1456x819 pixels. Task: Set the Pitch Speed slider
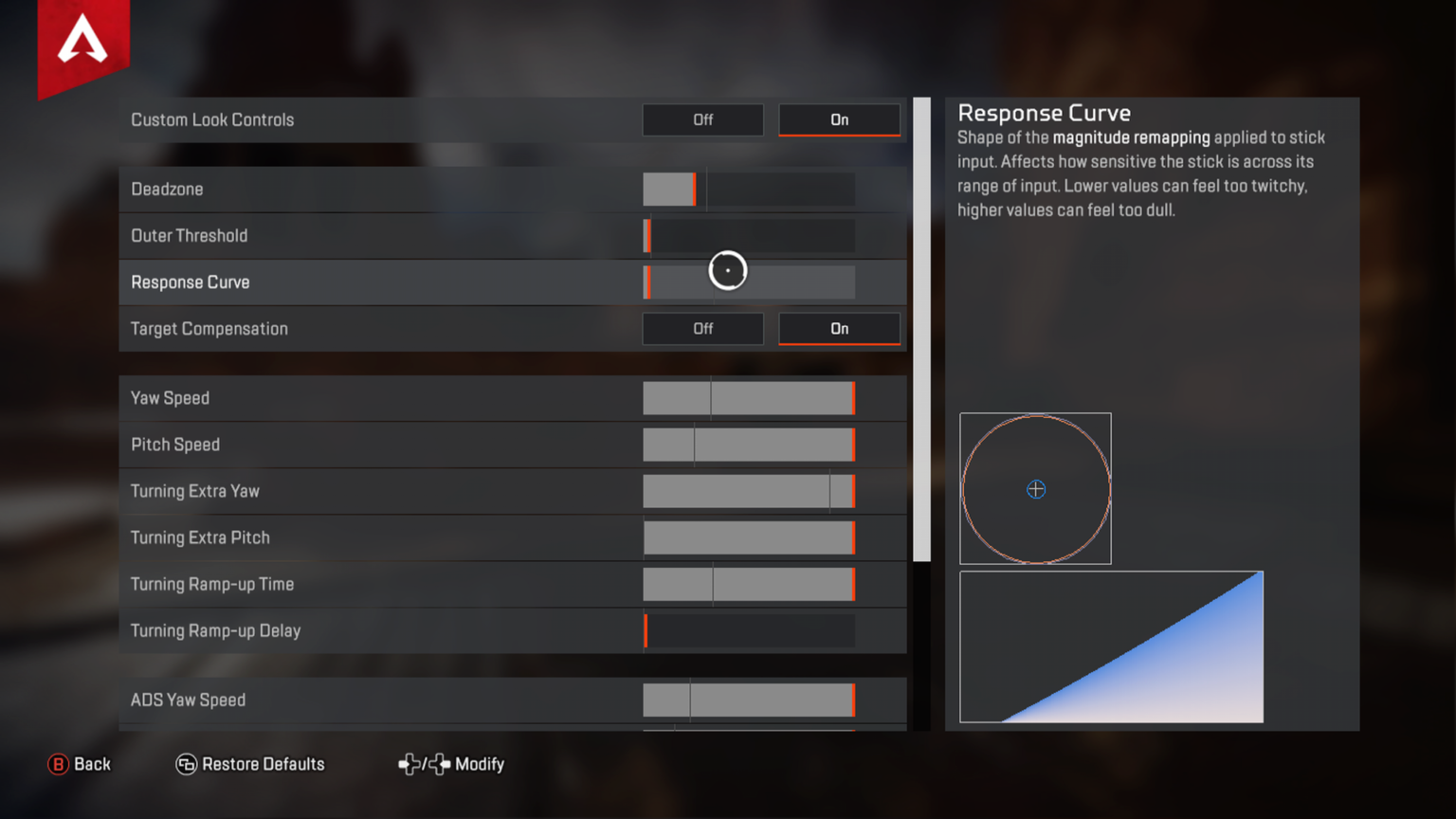coord(749,445)
